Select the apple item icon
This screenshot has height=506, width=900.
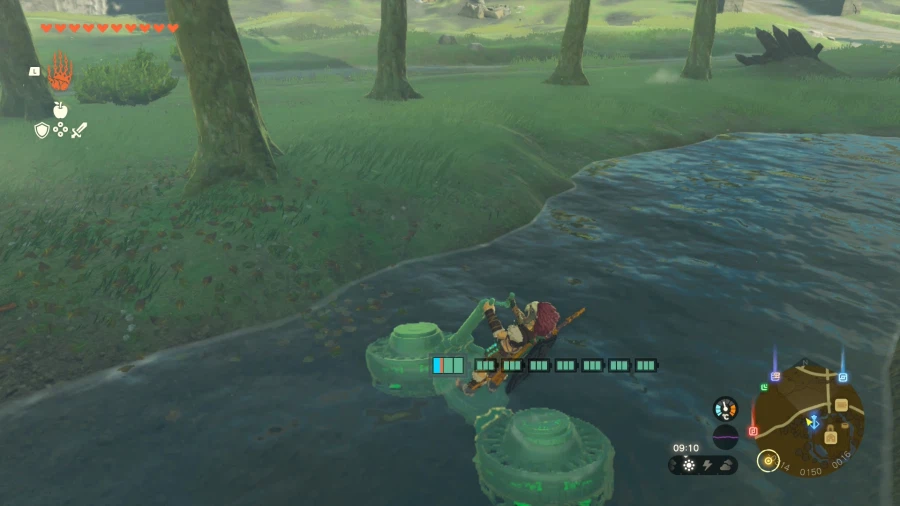(x=60, y=109)
